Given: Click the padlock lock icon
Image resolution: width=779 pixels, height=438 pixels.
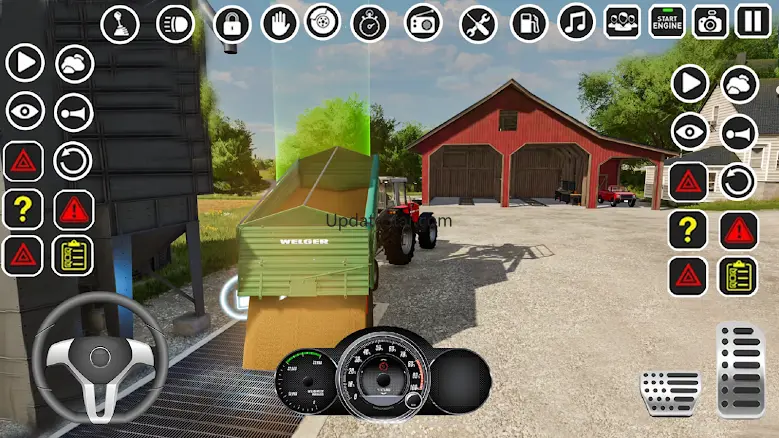Looking at the screenshot, I should coord(232,24).
